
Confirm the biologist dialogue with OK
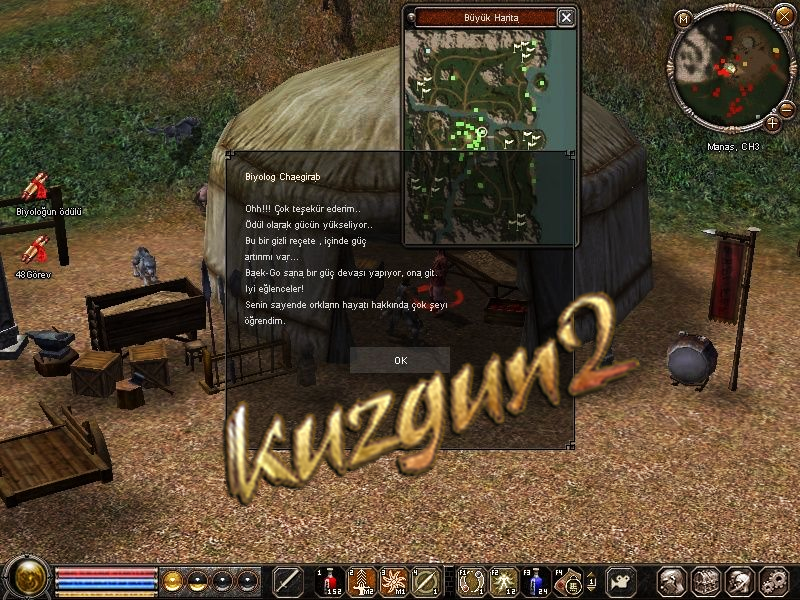pyautogui.click(x=400, y=360)
